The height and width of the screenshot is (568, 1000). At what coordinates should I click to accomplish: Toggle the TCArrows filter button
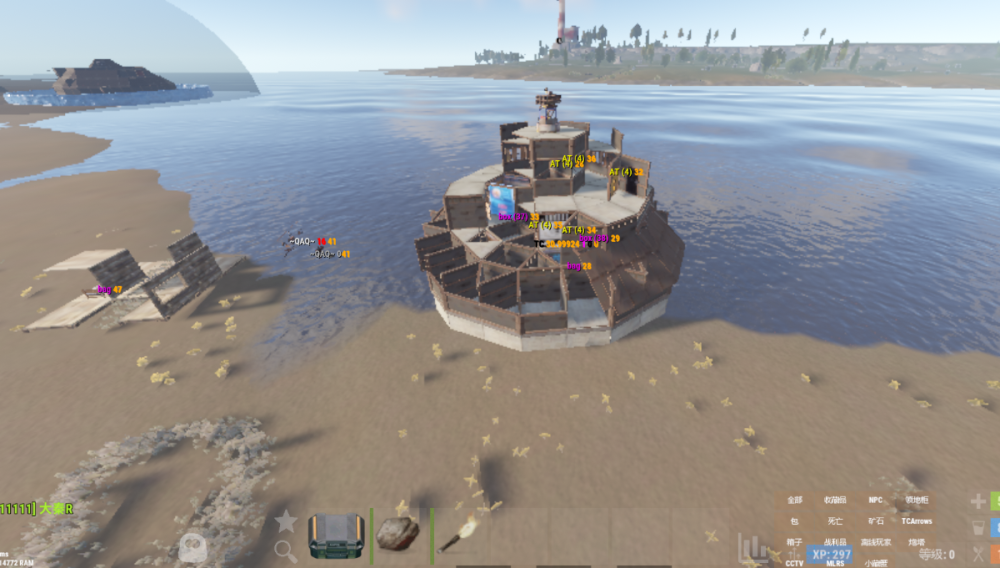pyautogui.click(x=916, y=521)
